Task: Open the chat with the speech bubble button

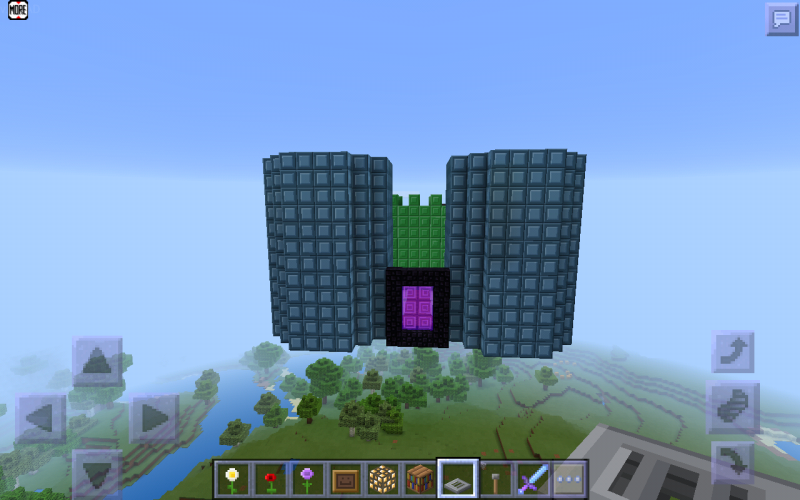Action: tap(781, 18)
